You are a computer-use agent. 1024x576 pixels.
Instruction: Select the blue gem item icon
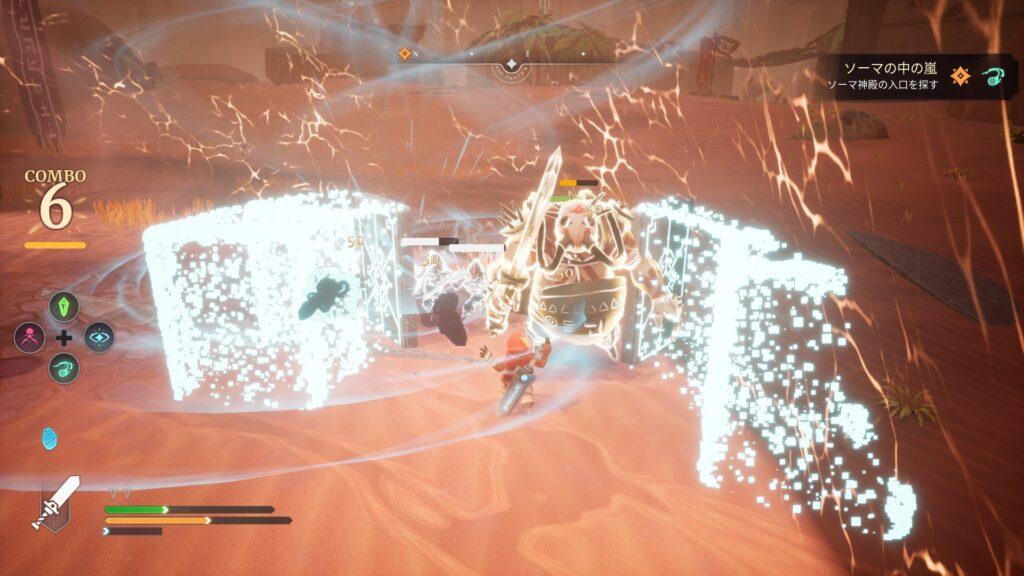coord(50,438)
